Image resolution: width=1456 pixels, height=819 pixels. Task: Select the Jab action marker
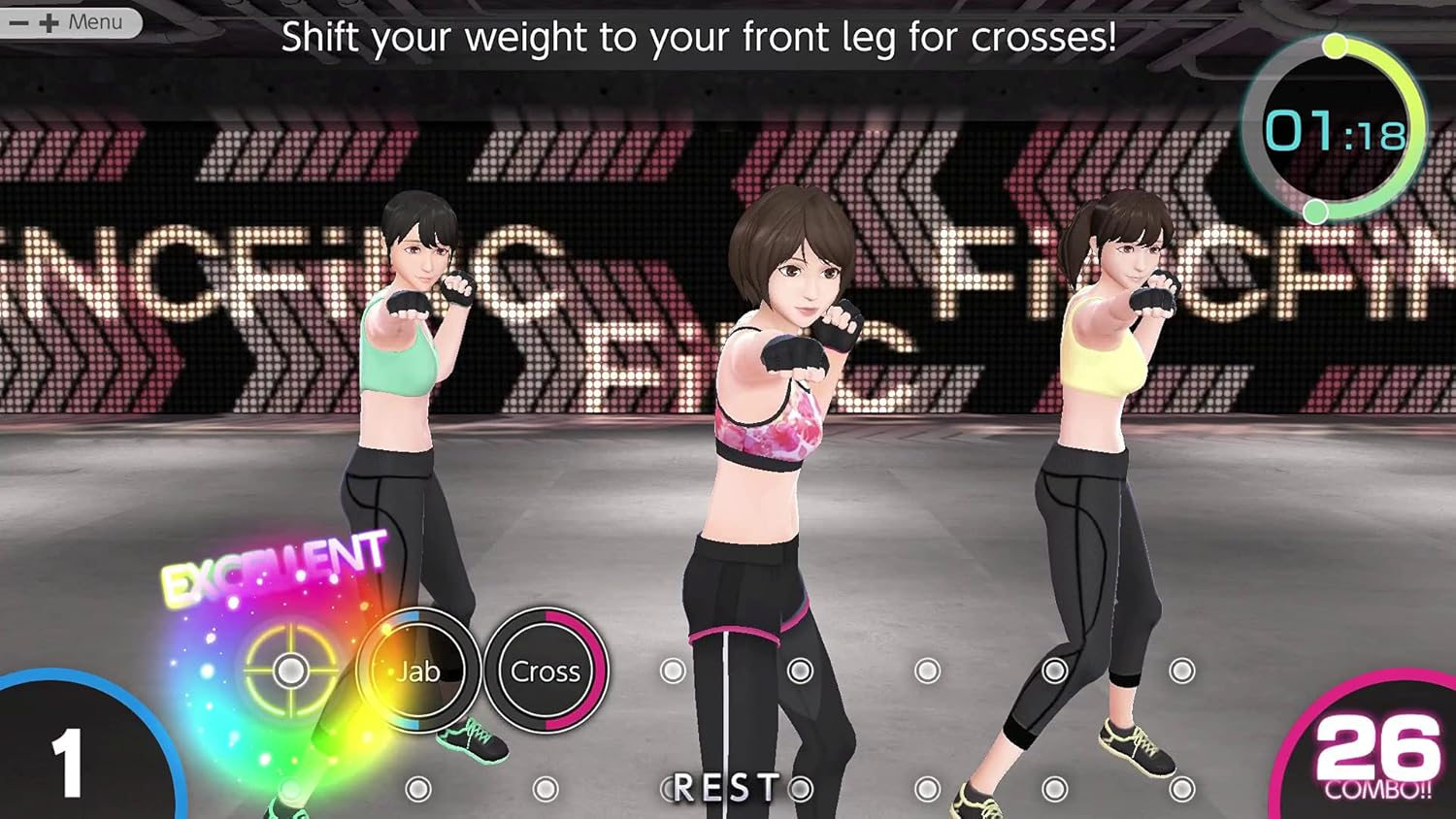[419, 672]
